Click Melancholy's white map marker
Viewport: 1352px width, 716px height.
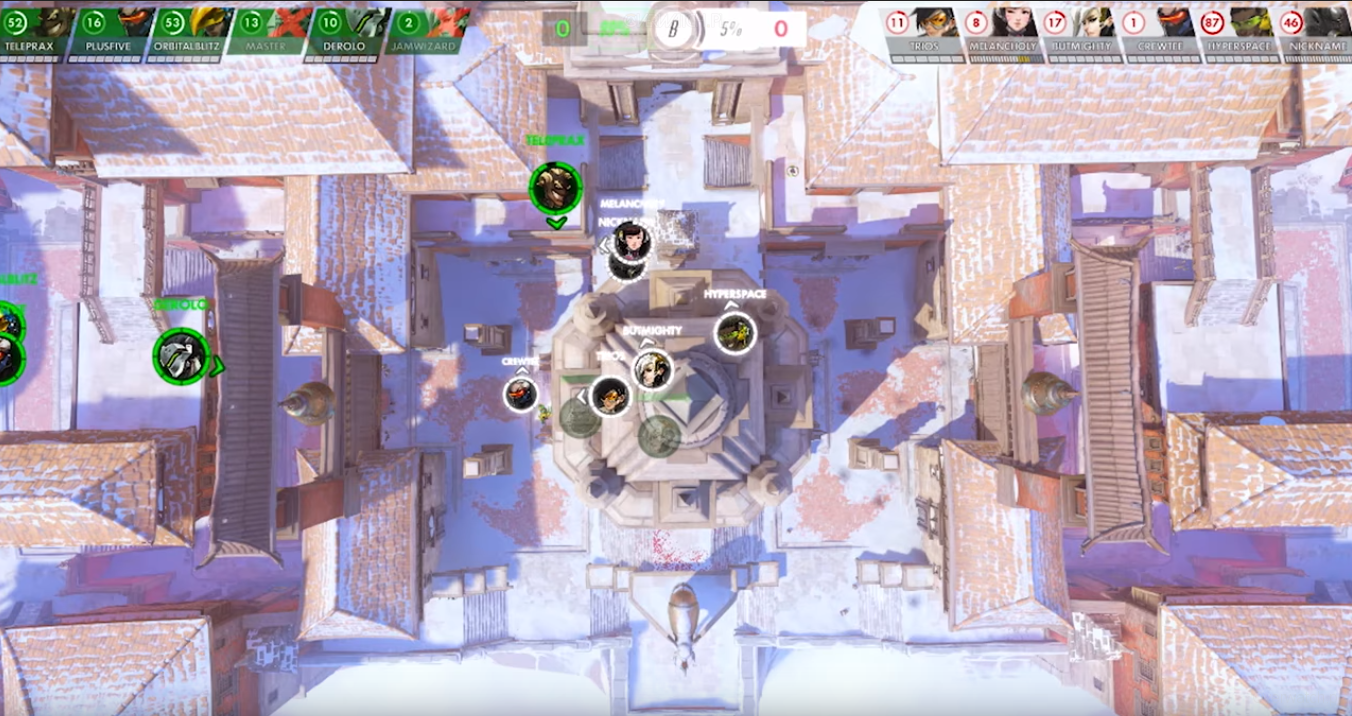click(632, 241)
